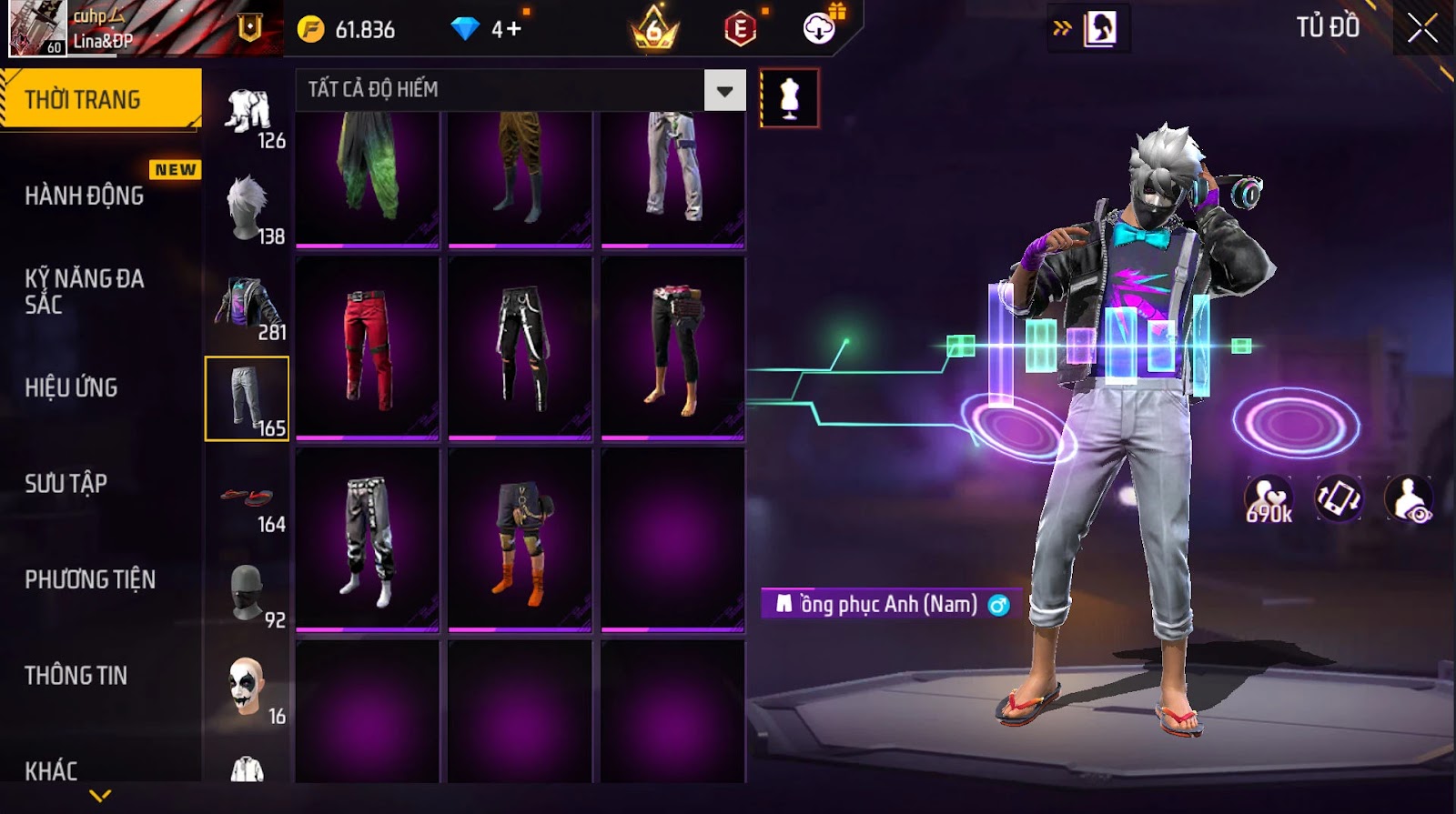Viewport: 1456px width, 814px height.
Task: Click the mannequin outfit preset button
Action: tap(789, 98)
